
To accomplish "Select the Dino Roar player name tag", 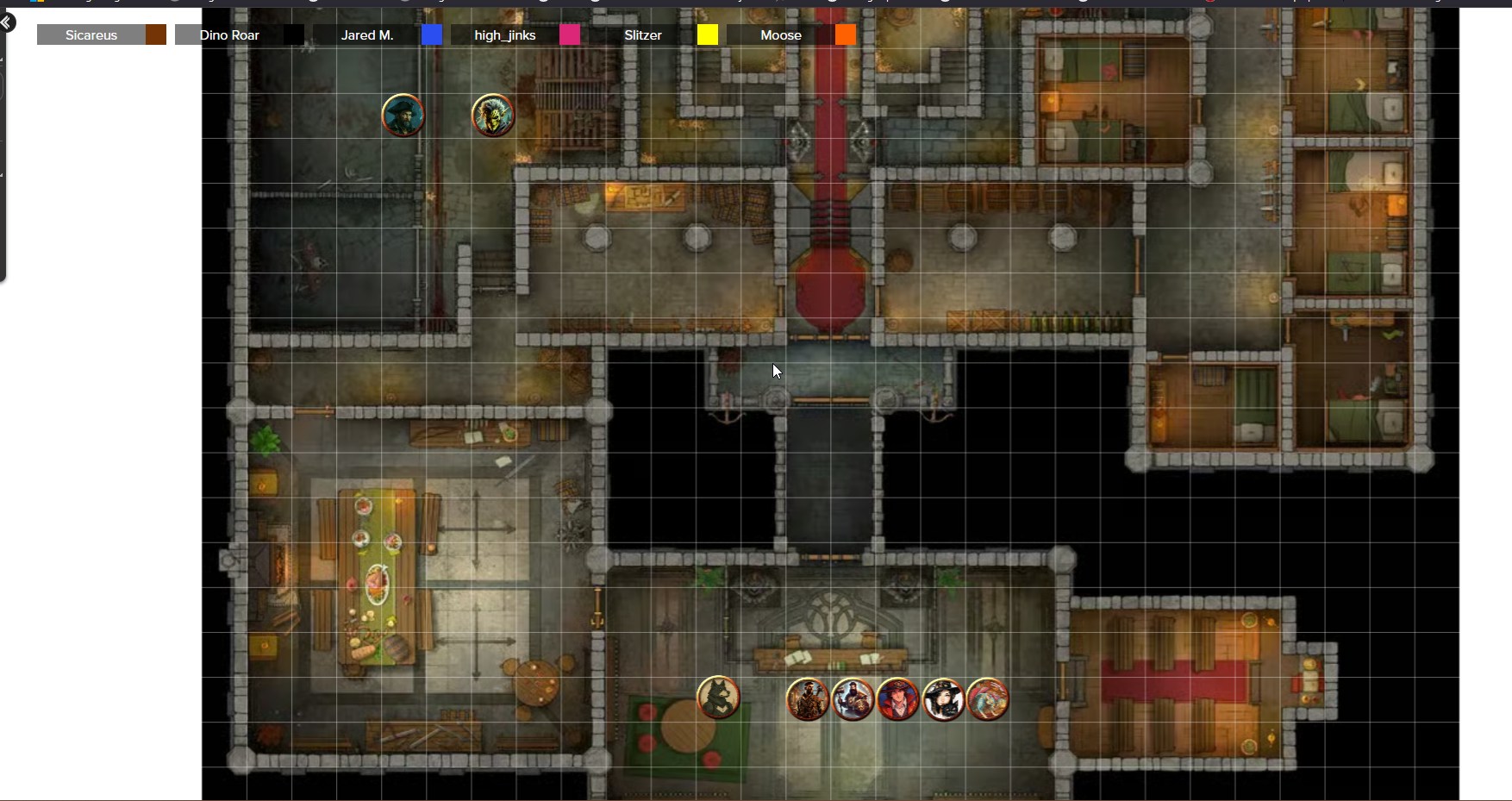I will click(228, 34).
